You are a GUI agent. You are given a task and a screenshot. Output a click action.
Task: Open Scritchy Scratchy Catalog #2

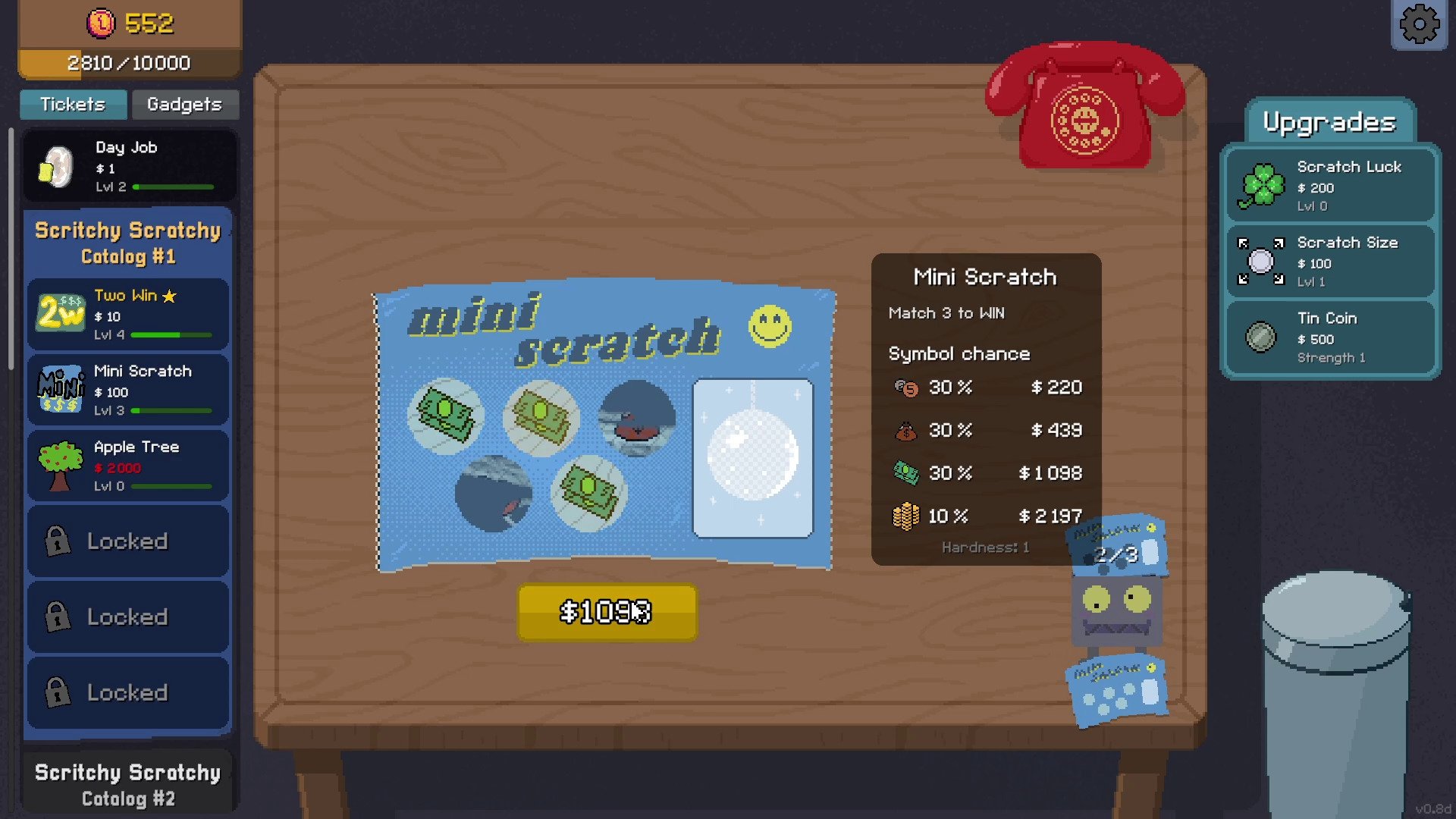pyautogui.click(x=128, y=785)
